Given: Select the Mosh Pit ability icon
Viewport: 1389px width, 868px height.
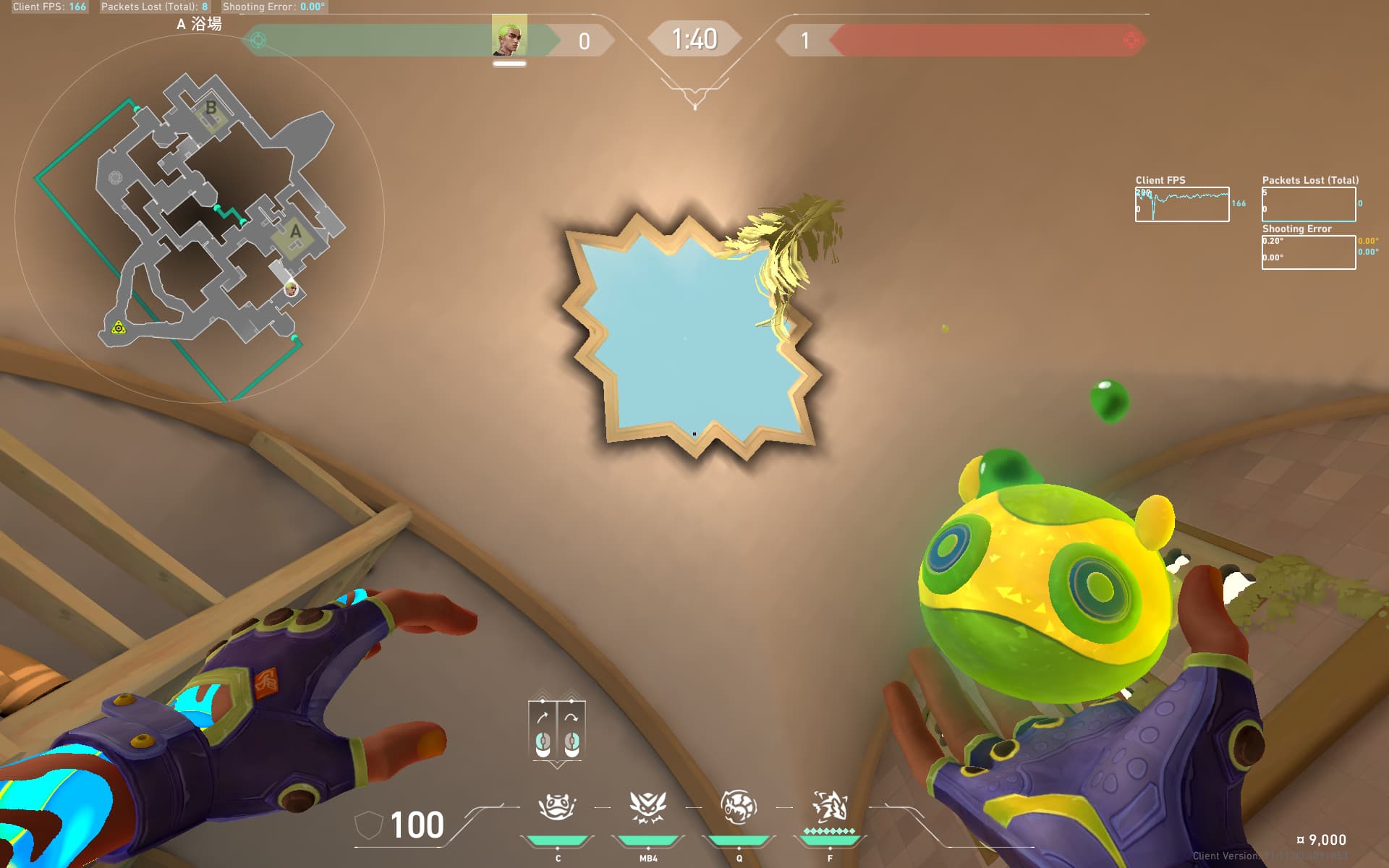Looking at the screenshot, I should [x=556, y=807].
